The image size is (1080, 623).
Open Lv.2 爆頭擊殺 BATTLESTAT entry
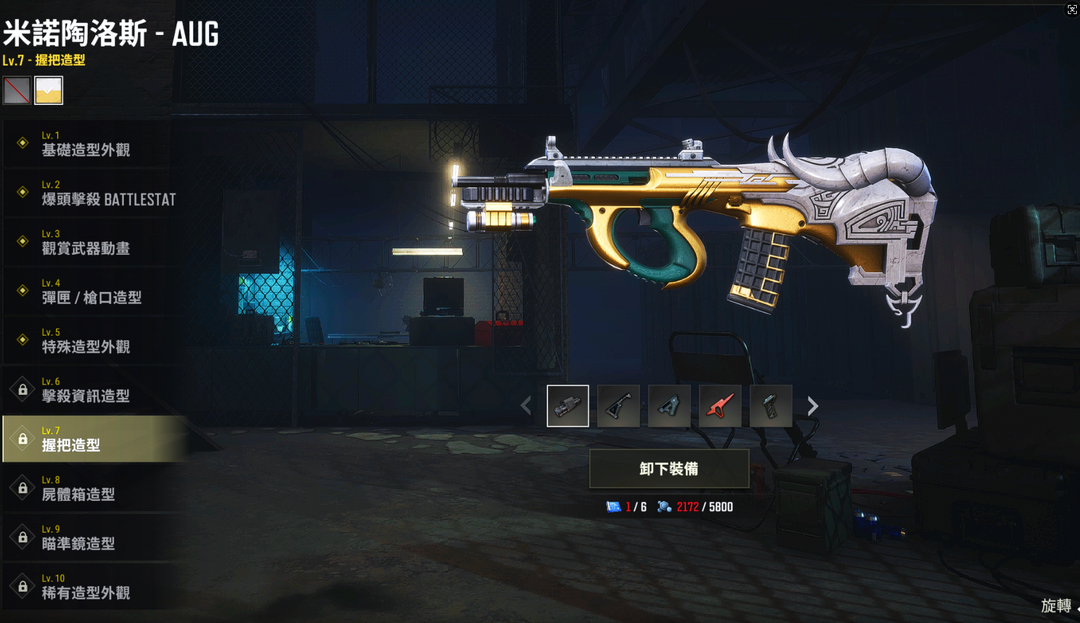[x=95, y=193]
